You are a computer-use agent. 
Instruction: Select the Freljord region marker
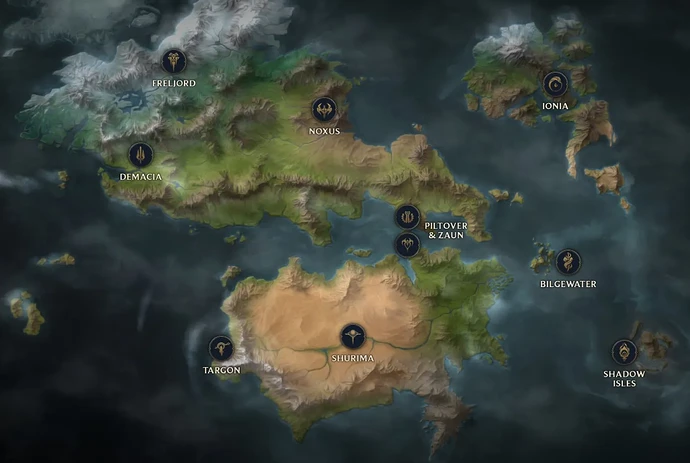(x=176, y=61)
